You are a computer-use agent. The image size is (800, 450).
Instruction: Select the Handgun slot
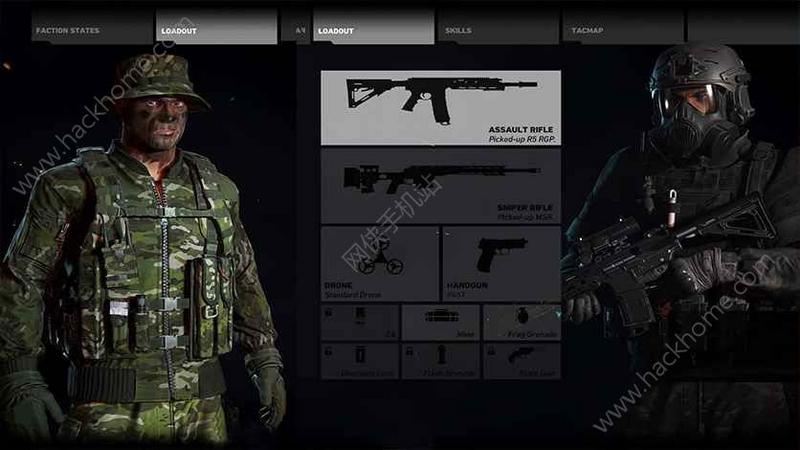pyautogui.click(x=501, y=264)
